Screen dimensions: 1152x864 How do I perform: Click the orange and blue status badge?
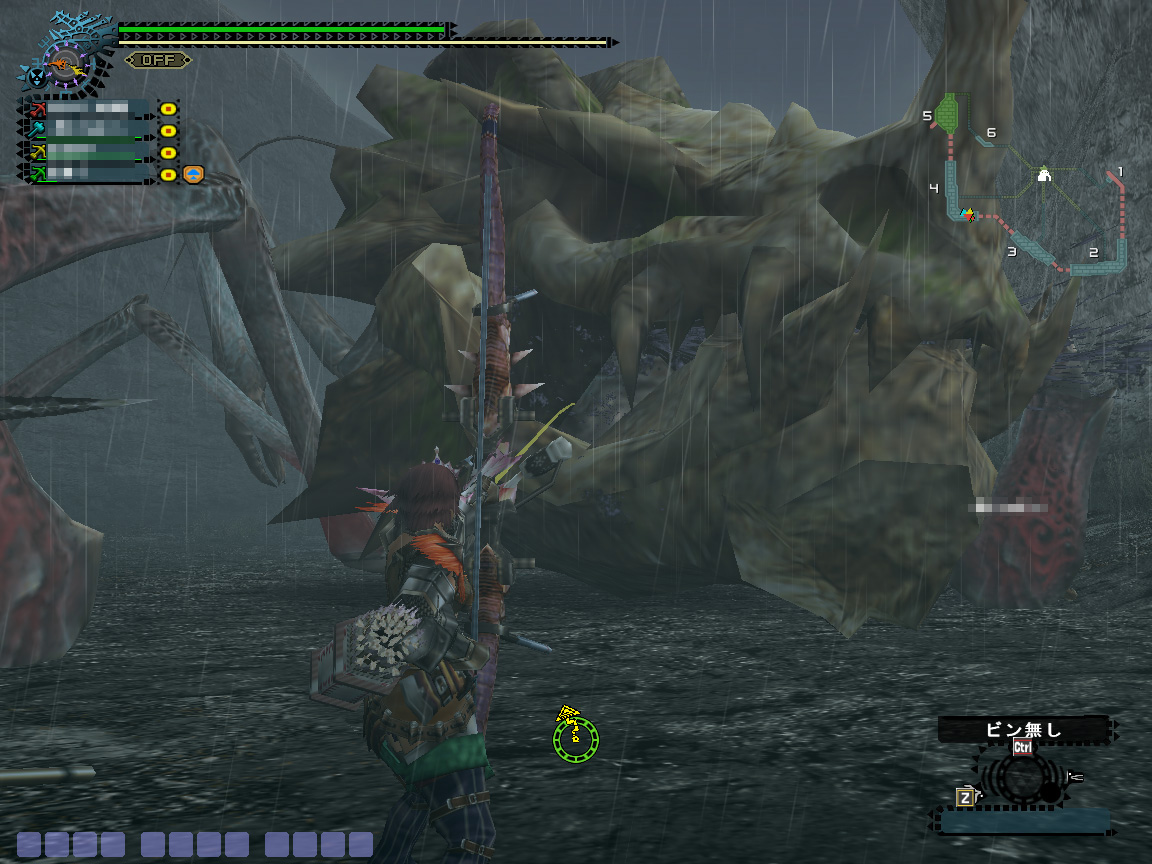point(194,175)
